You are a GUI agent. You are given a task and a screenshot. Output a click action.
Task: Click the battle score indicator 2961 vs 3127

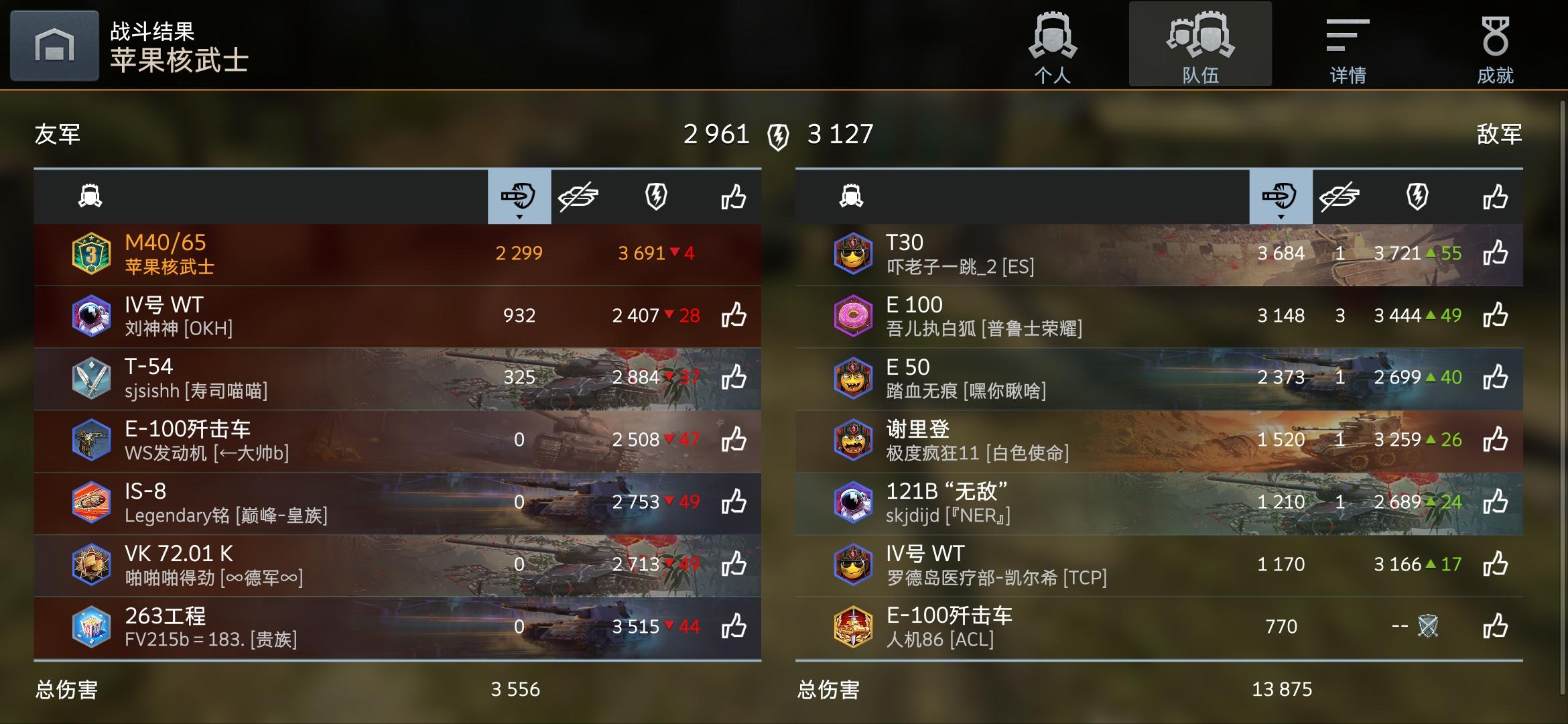777,133
